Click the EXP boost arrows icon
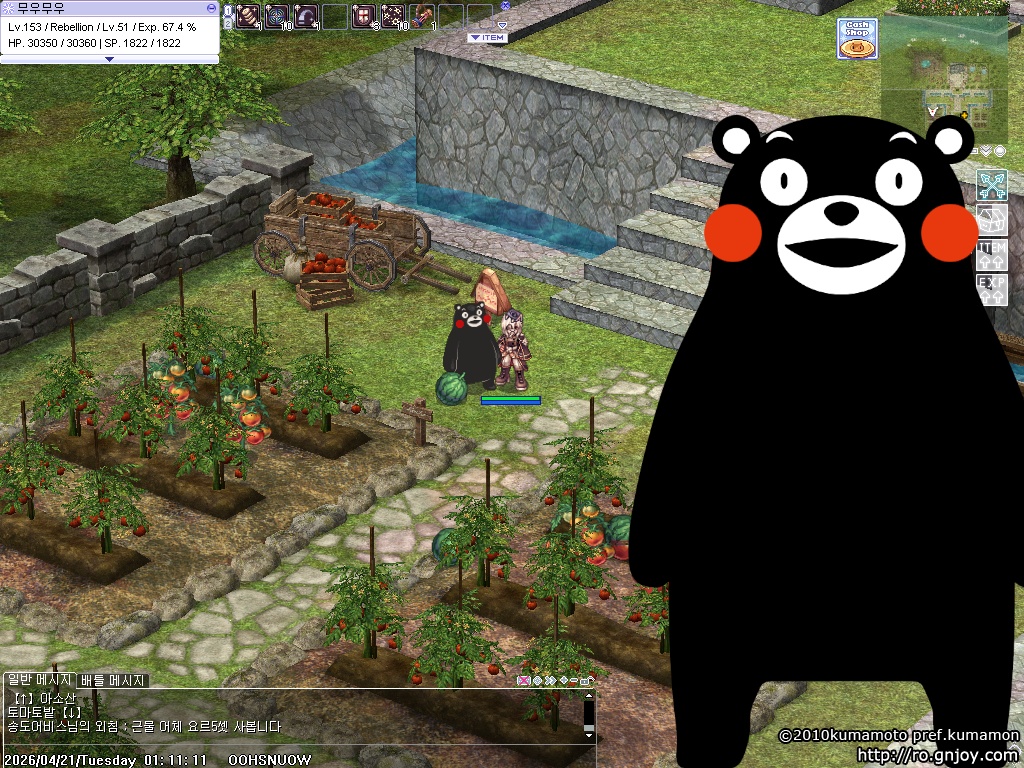1024x768 pixels. click(991, 289)
